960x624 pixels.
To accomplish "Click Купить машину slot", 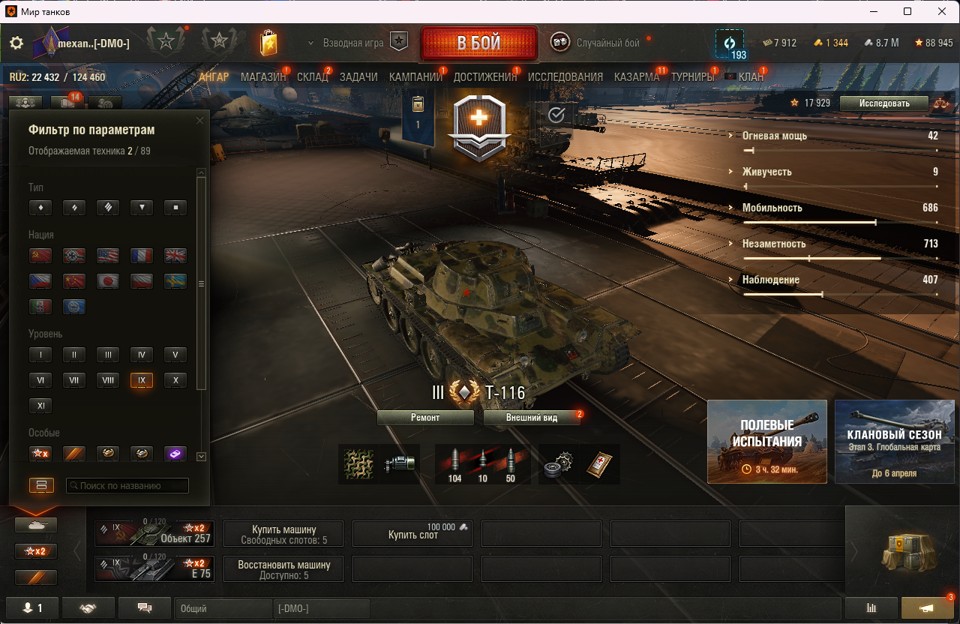I will click(x=283, y=534).
